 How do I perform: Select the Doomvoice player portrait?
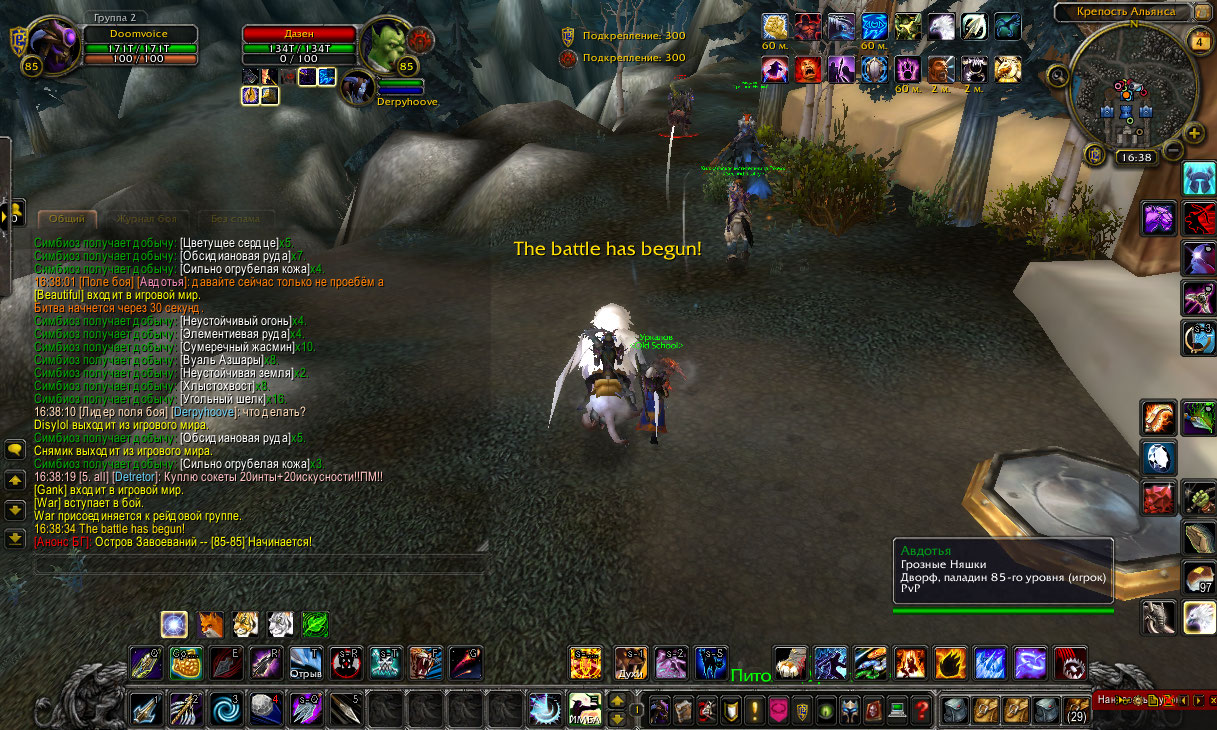pyautogui.click(x=50, y=47)
